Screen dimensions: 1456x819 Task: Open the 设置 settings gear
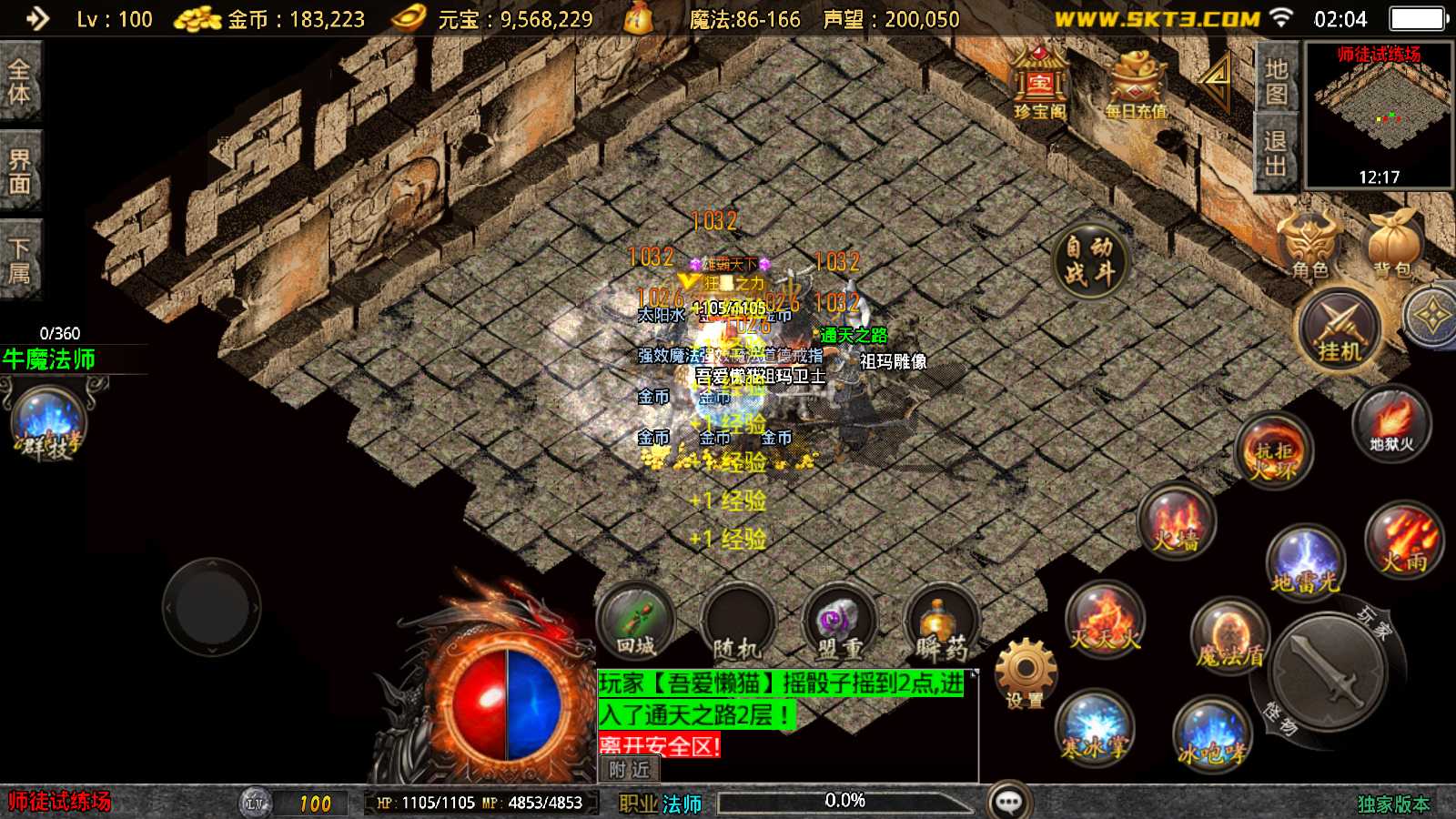(1026, 673)
